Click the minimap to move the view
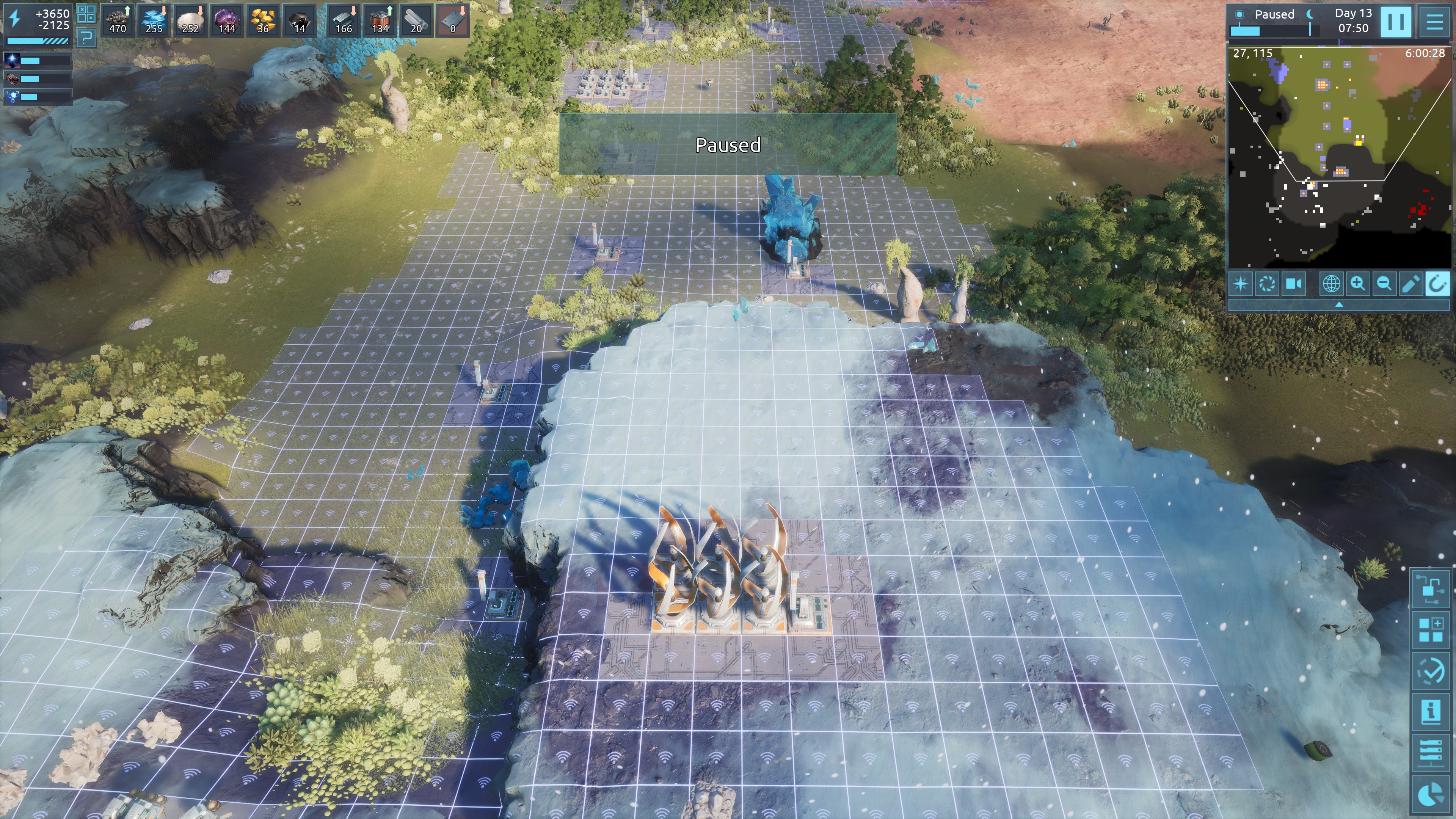1456x819 pixels. click(x=1338, y=158)
